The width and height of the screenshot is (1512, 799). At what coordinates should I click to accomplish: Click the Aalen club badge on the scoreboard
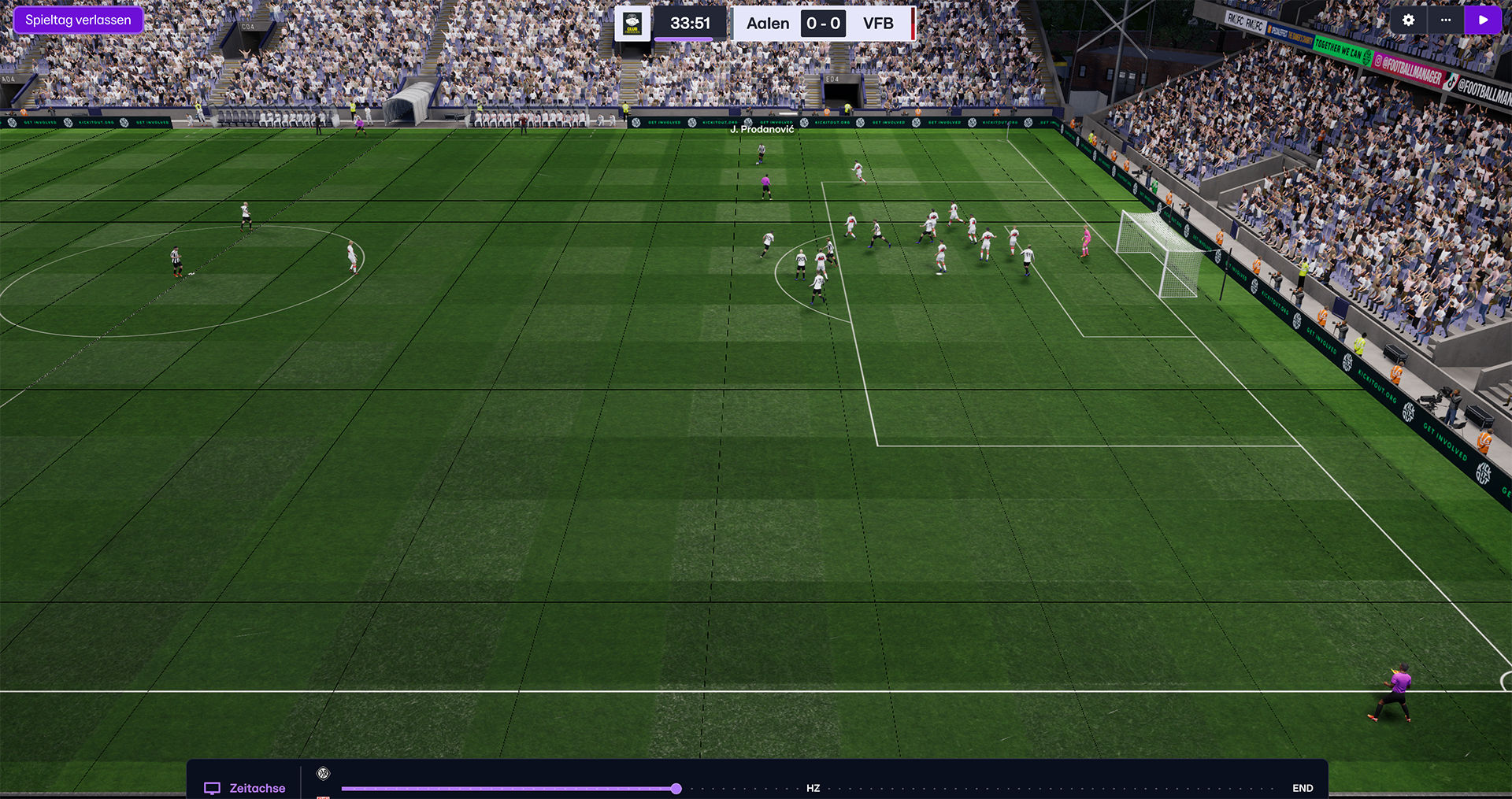(632, 24)
